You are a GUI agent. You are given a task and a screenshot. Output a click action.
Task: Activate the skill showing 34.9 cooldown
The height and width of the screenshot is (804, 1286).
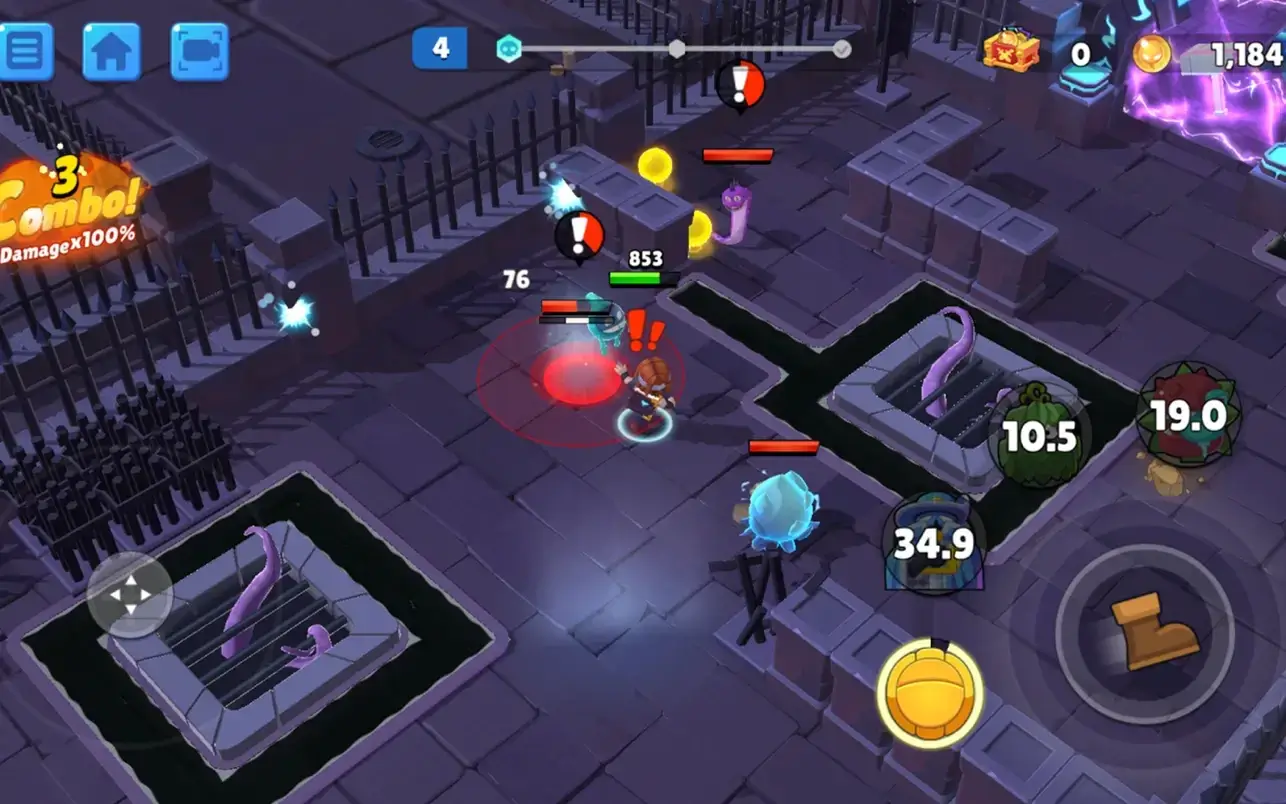point(933,543)
